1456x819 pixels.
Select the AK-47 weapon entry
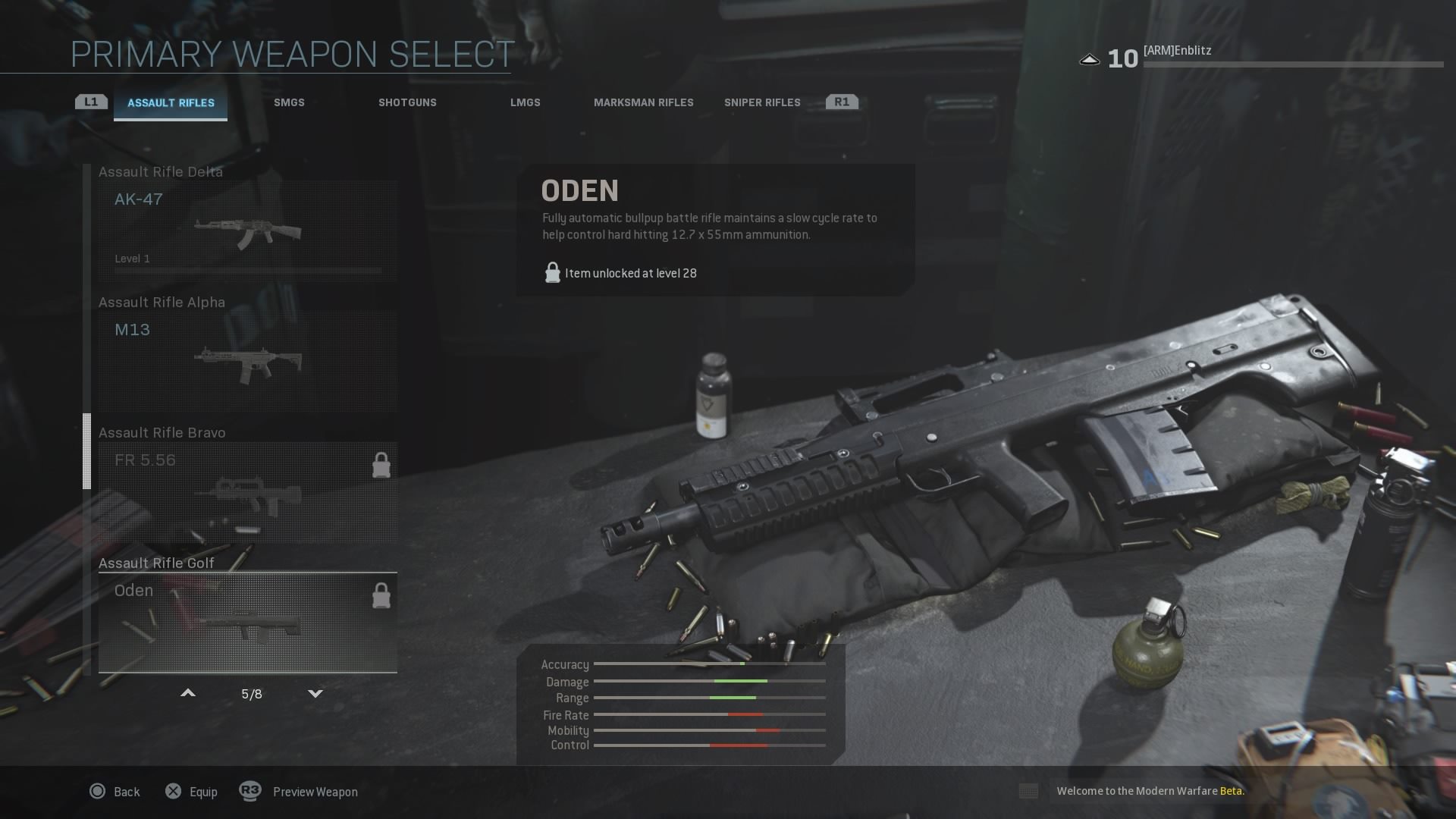pos(246,227)
